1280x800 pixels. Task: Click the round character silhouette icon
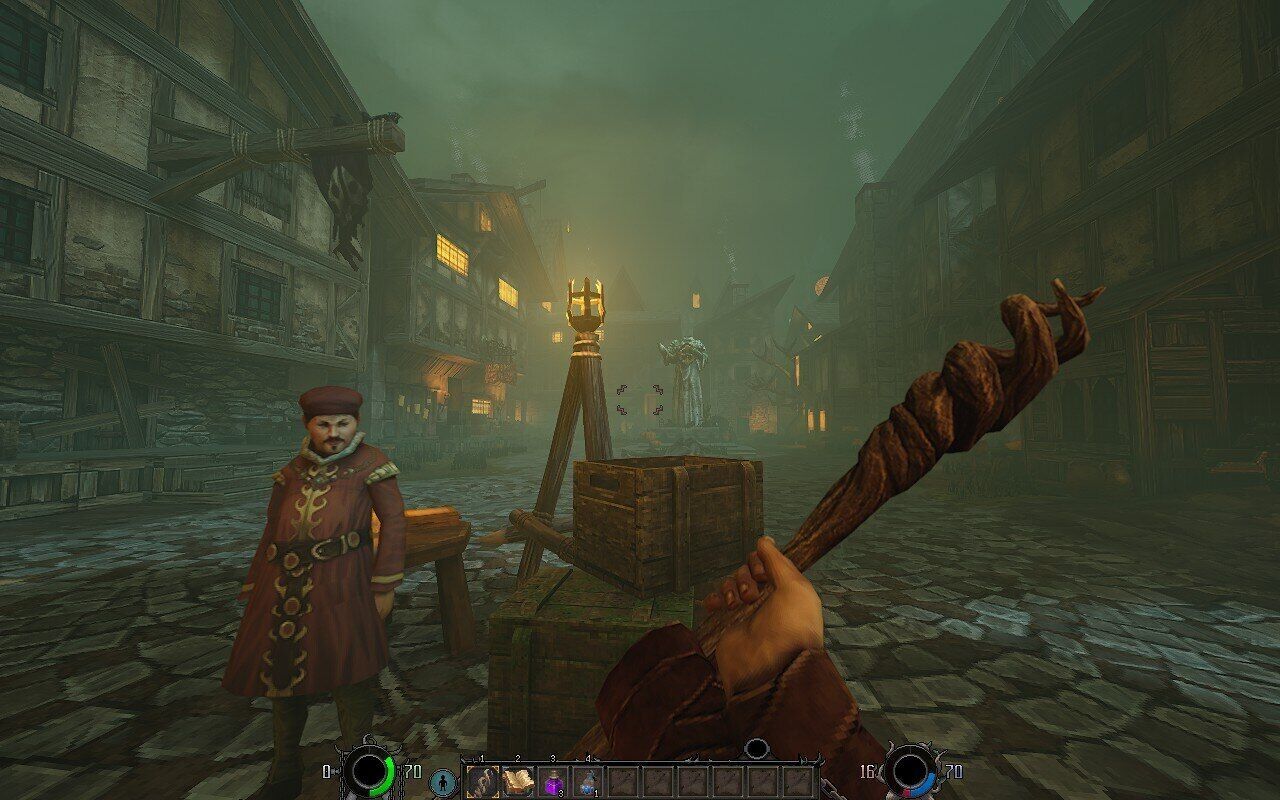coord(443,782)
